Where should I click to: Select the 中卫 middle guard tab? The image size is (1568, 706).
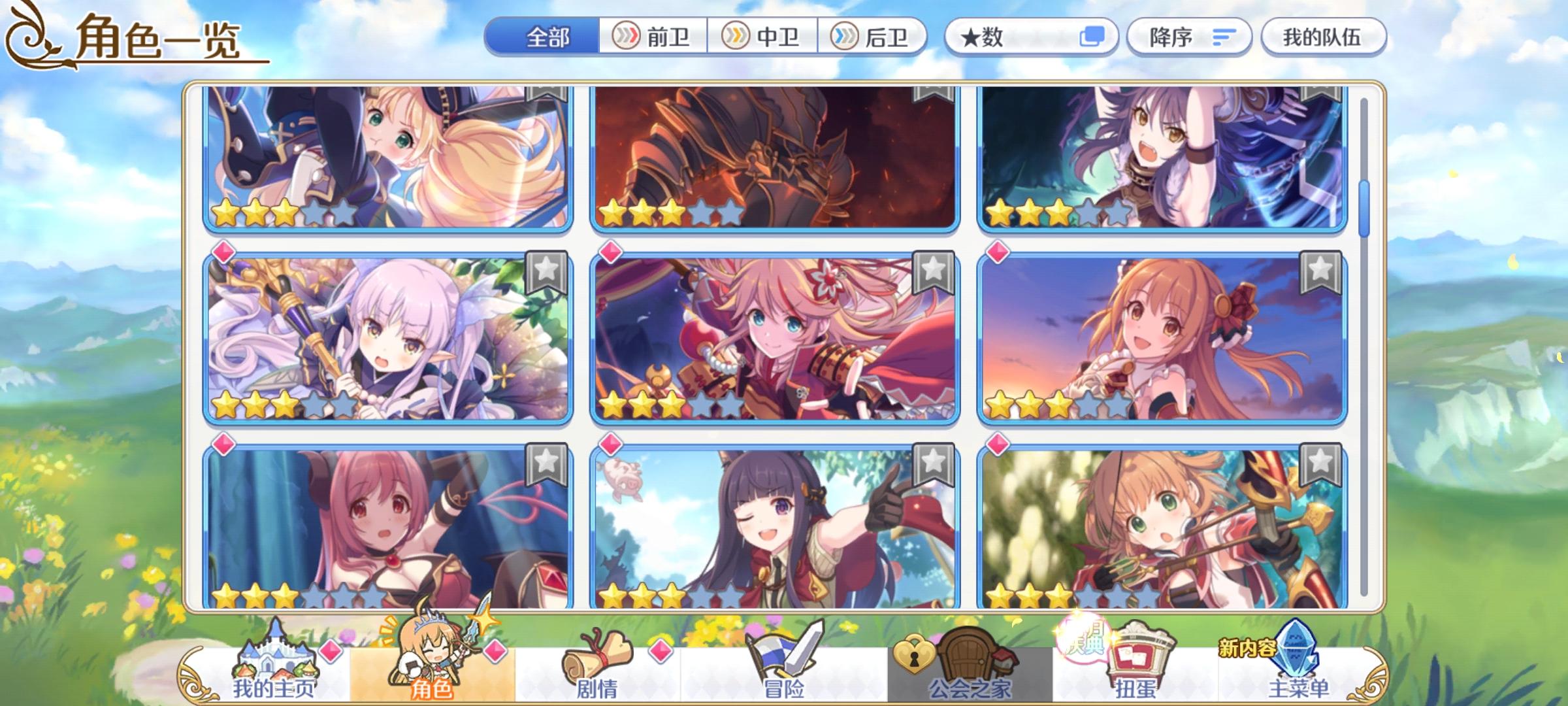(x=763, y=37)
